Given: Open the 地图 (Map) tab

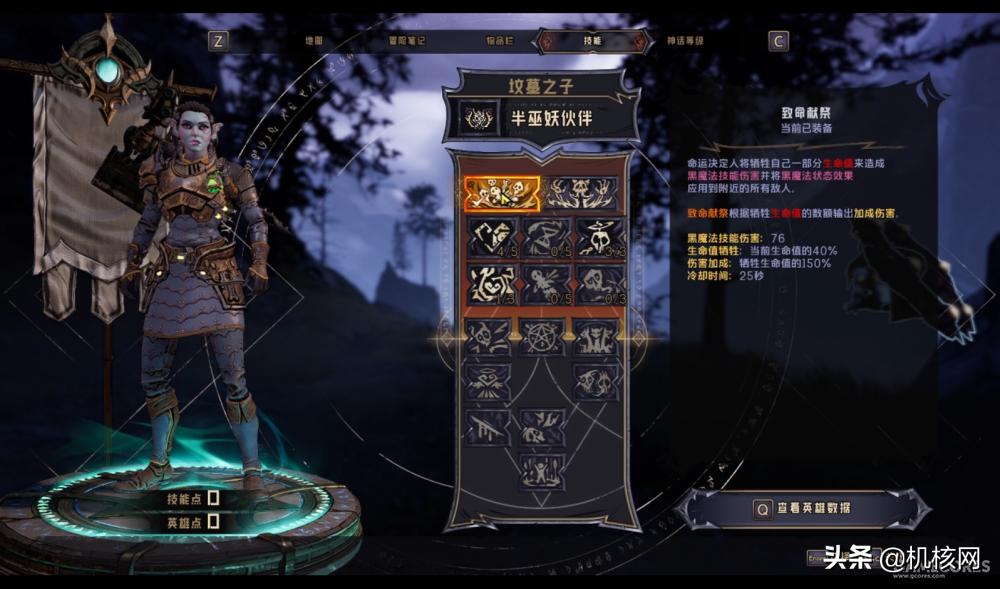Looking at the screenshot, I should point(313,41).
